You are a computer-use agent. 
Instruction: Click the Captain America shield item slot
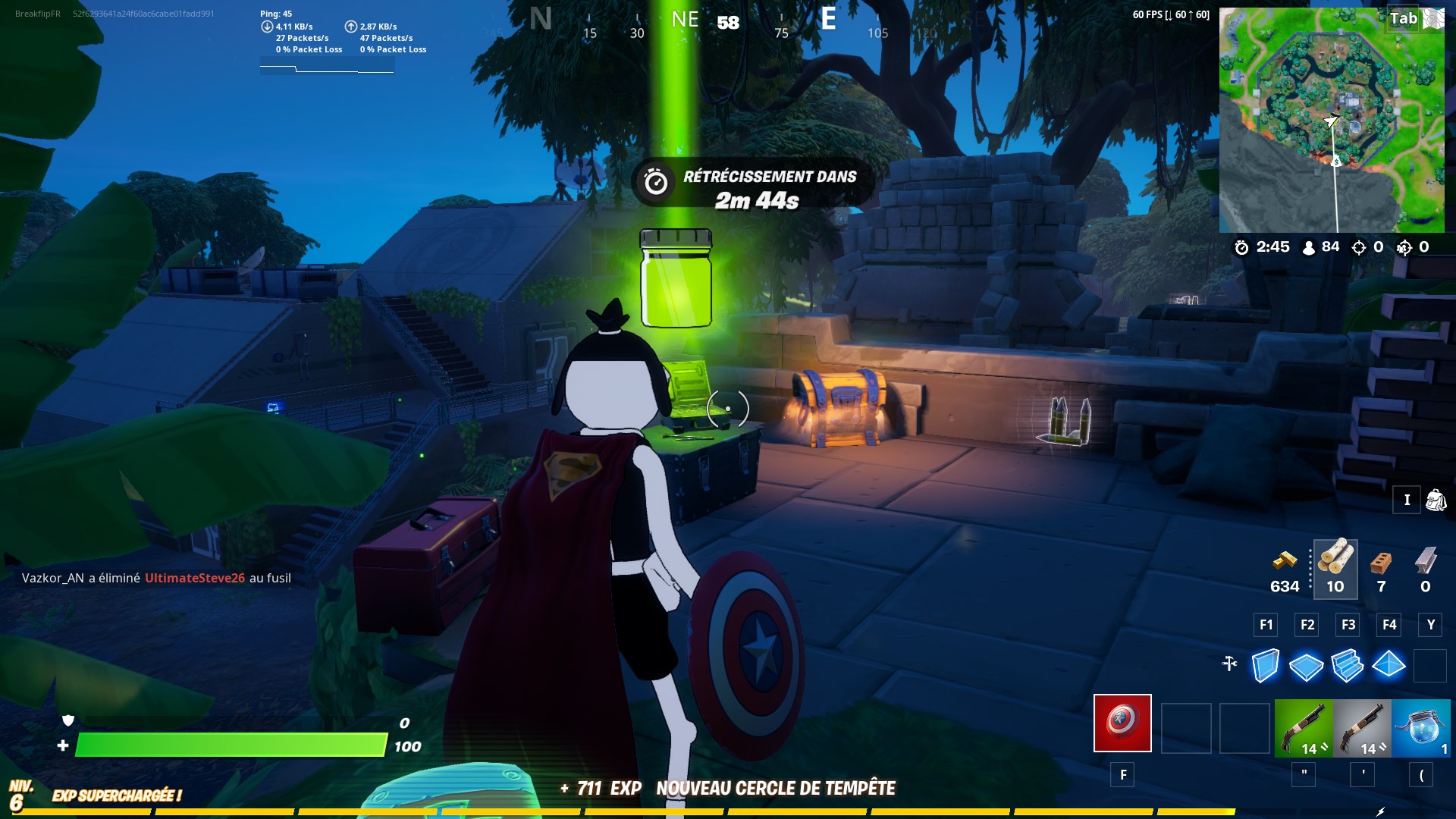pos(1122,724)
